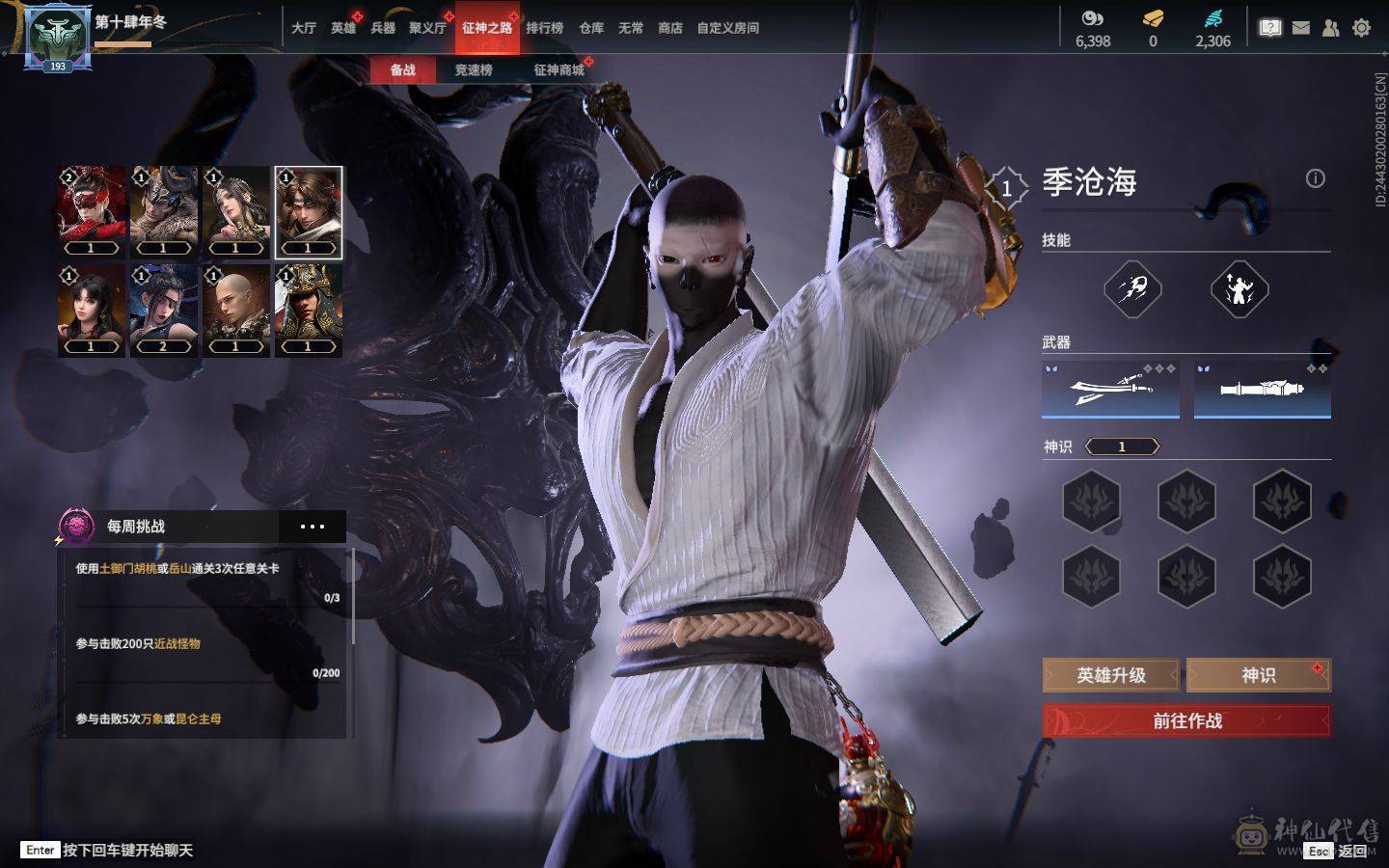The image size is (1389, 868).
Task: Expand the weekly challenge options via ... menu
Action: pos(311,526)
